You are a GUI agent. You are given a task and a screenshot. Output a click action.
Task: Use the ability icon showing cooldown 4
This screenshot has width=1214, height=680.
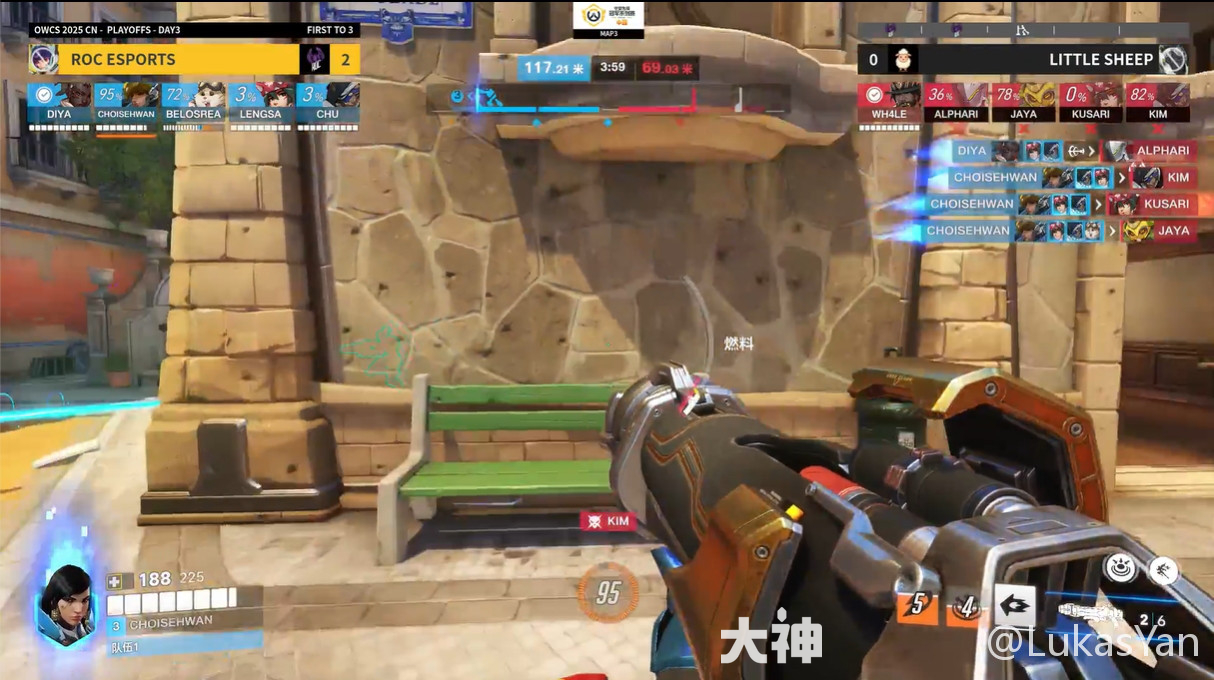[x=965, y=606]
